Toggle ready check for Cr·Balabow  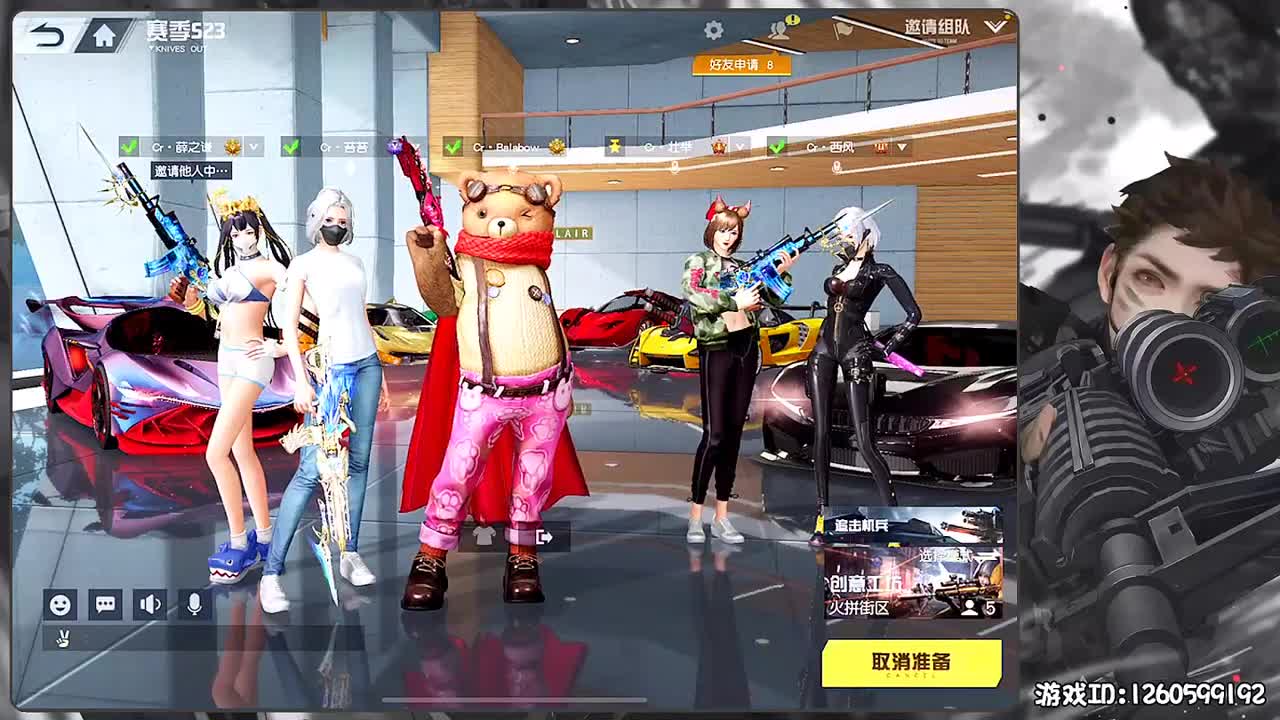pos(451,146)
